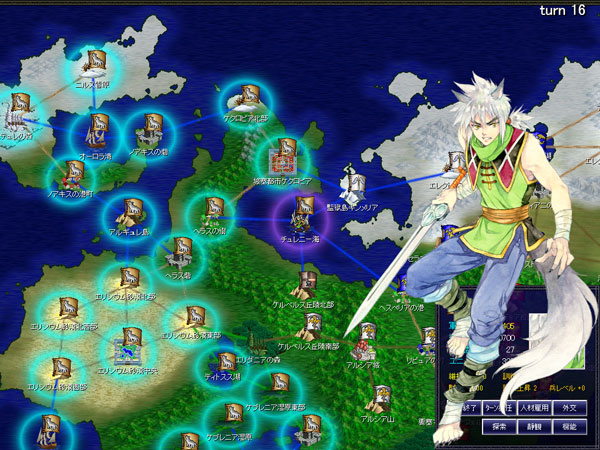This screenshot has height=450, width=600.
Task: Select the チュレニー海 territory node
Action: click(302, 212)
